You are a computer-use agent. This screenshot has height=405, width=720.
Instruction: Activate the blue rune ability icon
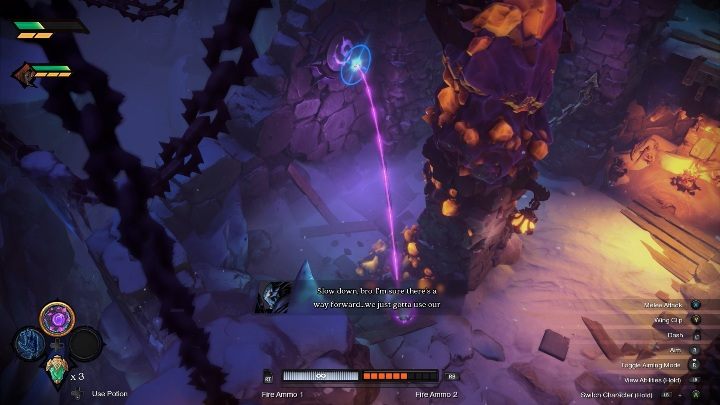coord(29,343)
